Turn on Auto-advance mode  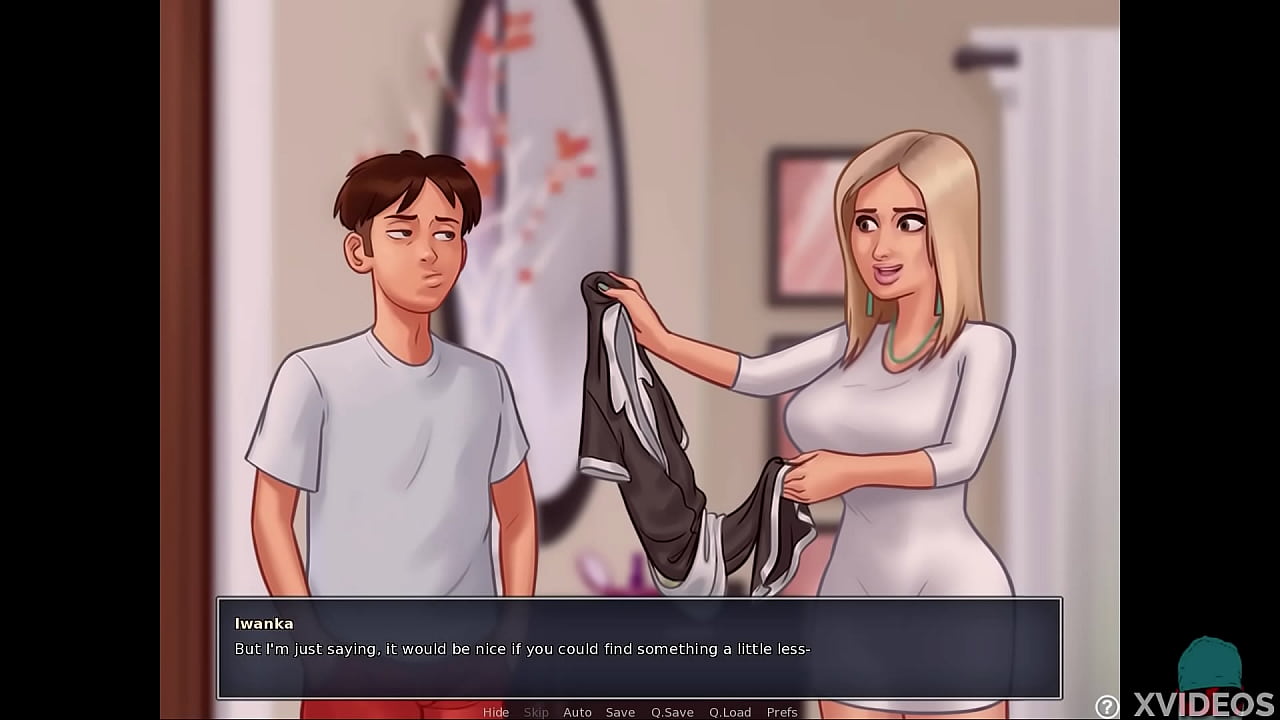coord(578,712)
